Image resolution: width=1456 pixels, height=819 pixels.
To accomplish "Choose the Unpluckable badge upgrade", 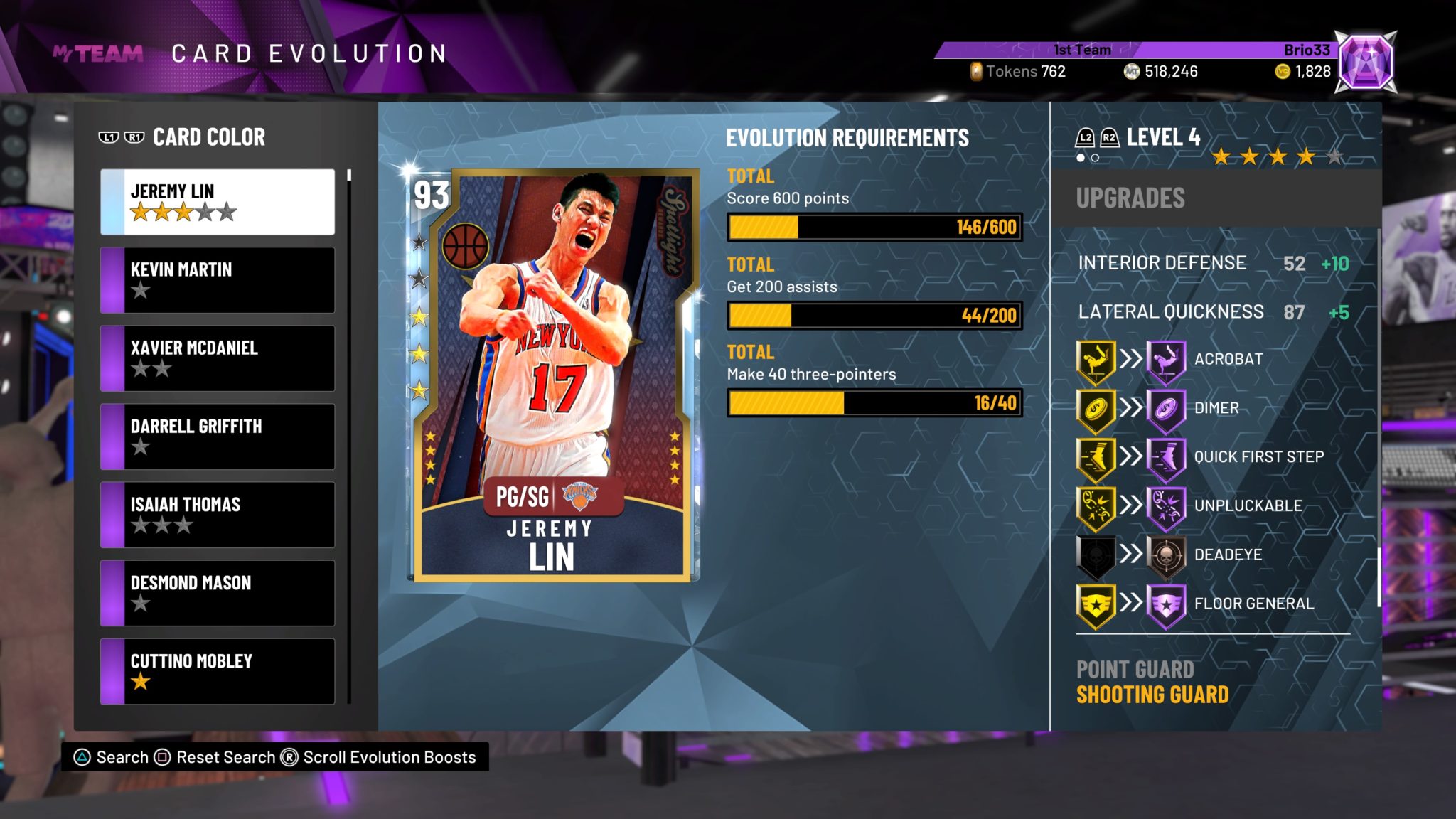I will pyautogui.click(x=1212, y=505).
